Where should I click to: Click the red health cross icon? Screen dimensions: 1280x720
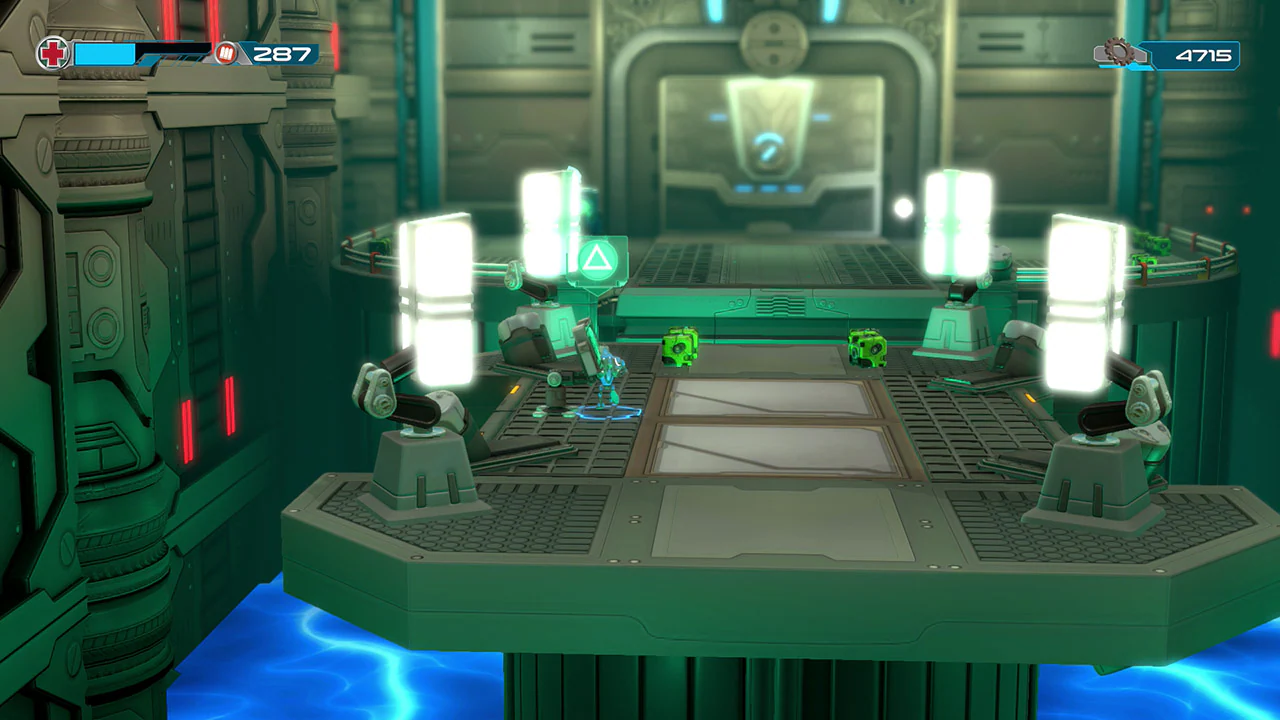click(53, 53)
